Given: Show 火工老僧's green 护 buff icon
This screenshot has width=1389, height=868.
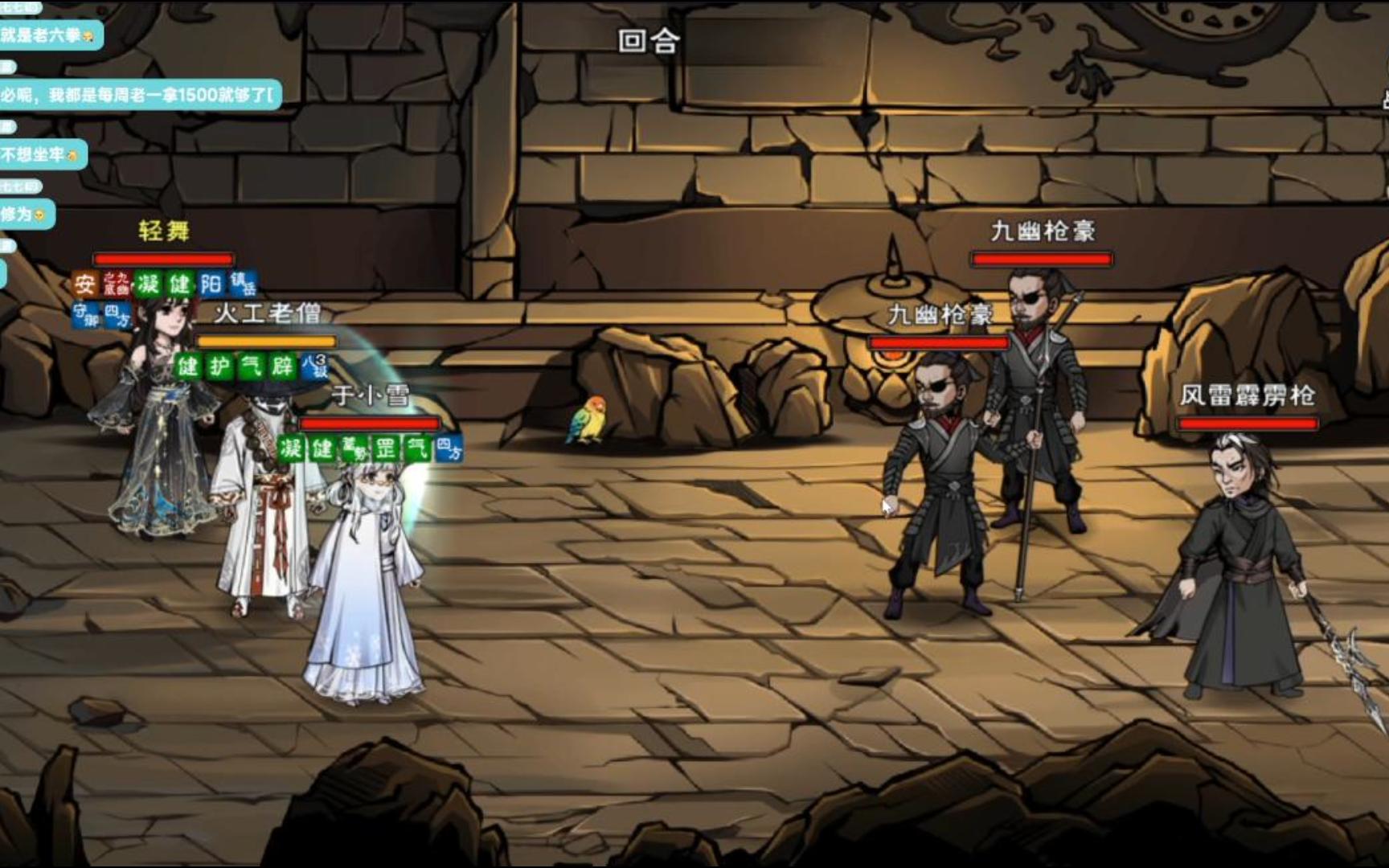Looking at the screenshot, I should (219, 366).
